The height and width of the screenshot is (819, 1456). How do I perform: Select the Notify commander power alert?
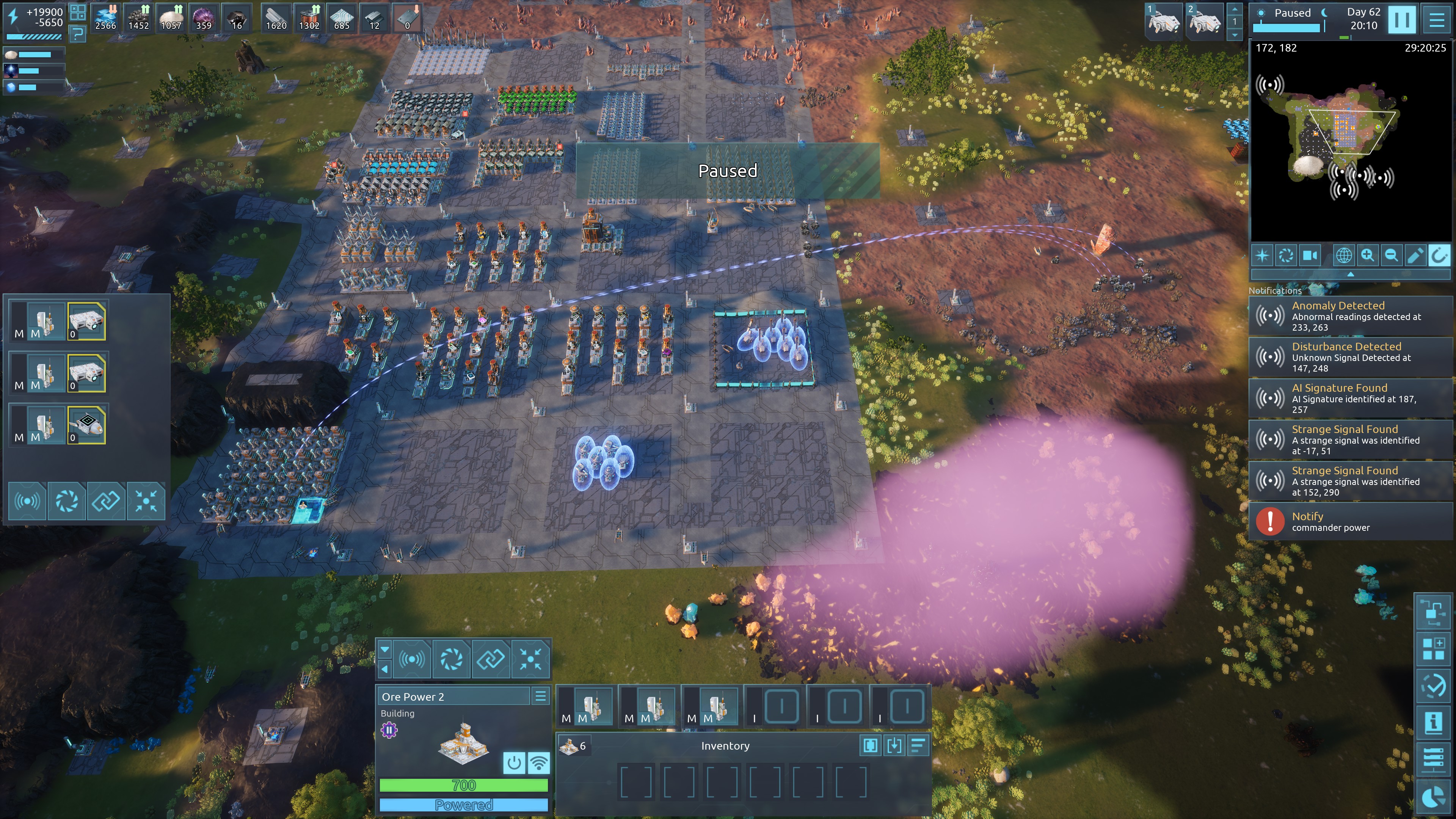pyautogui.click(x=1351, y=521)
